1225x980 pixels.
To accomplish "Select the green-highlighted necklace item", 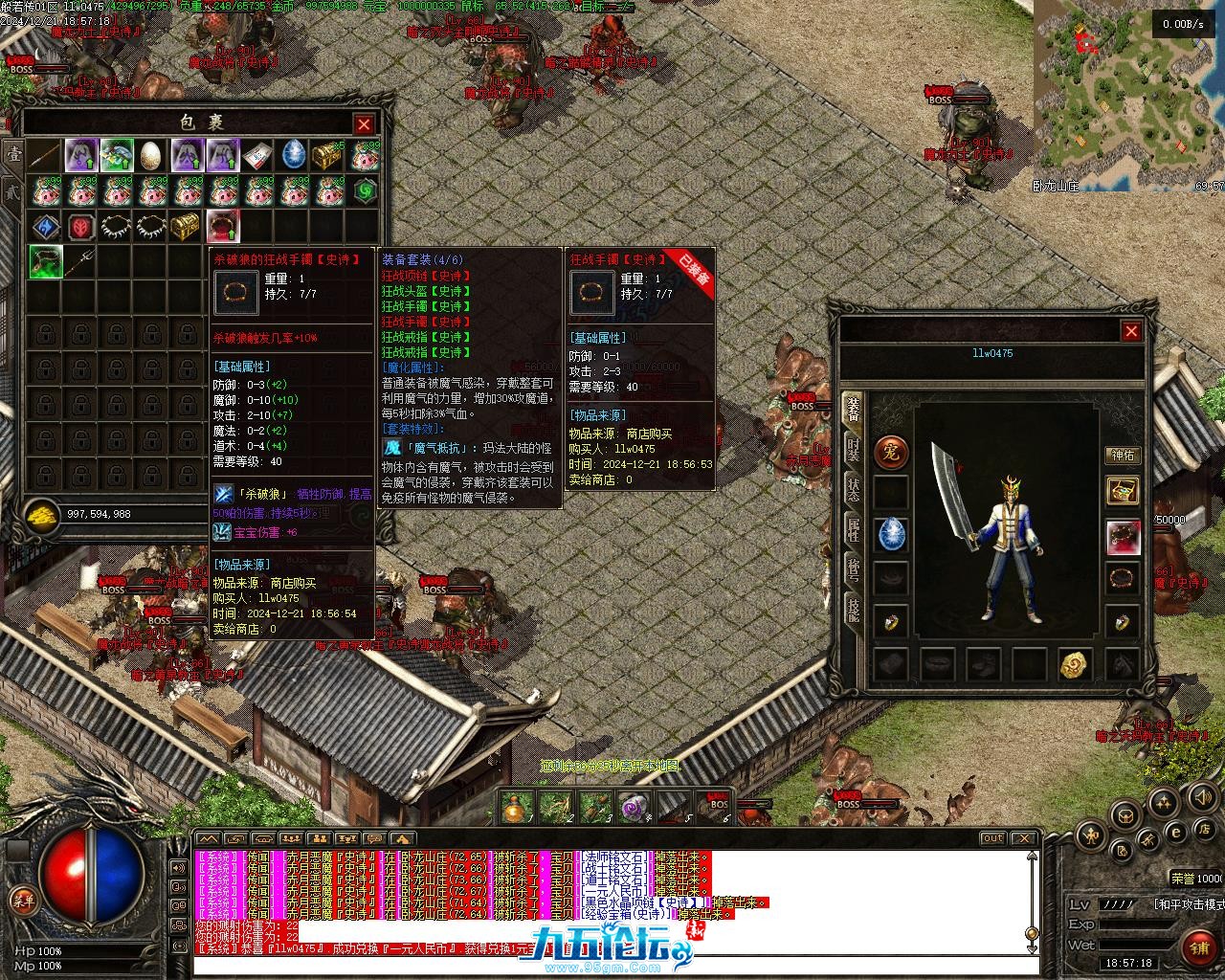I will (x=46, y=262).
